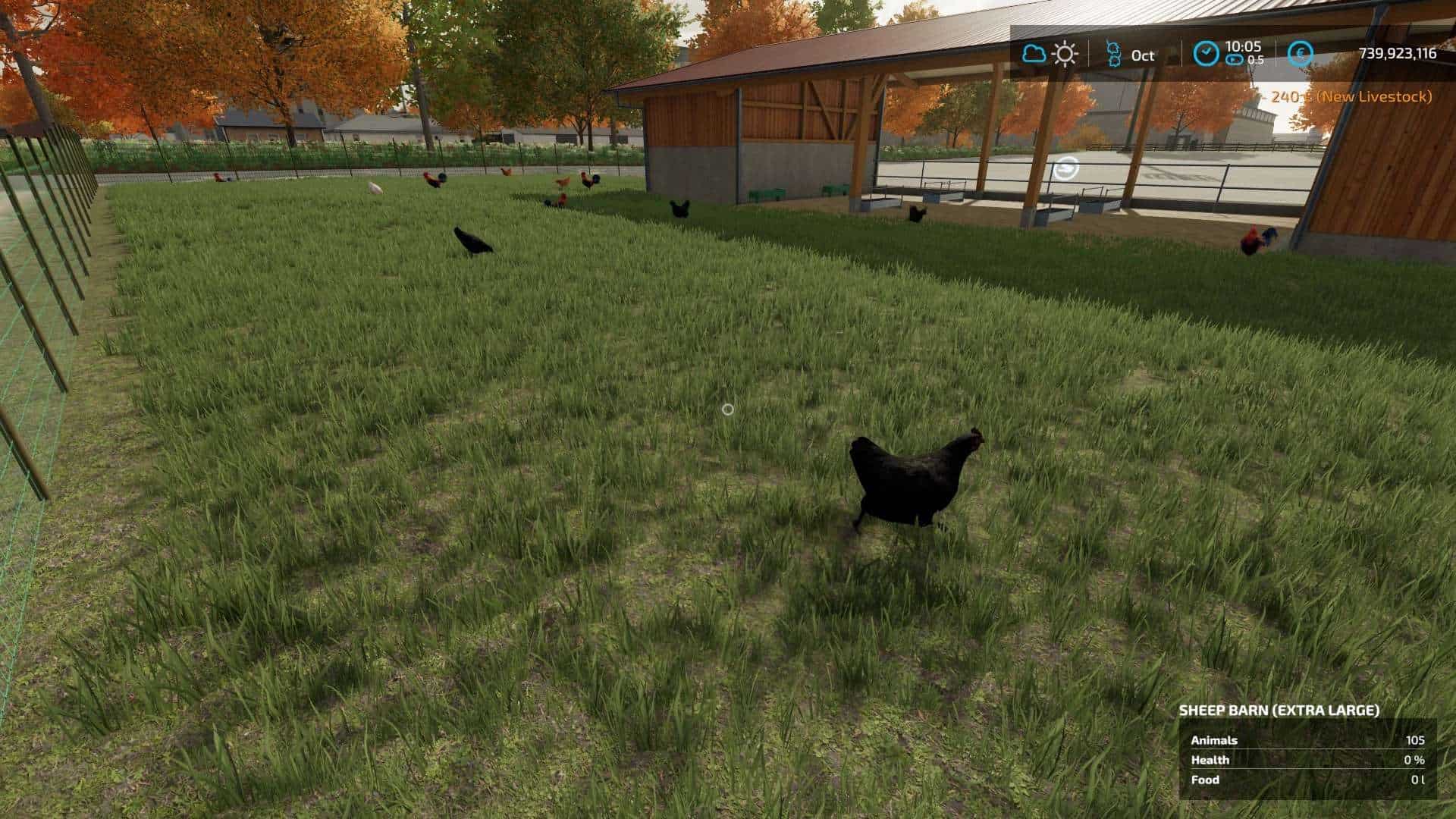Viewport: 1456px width, 819px height.
Task: Click the crosshair dot at screen center
Action: coord(730,409)
